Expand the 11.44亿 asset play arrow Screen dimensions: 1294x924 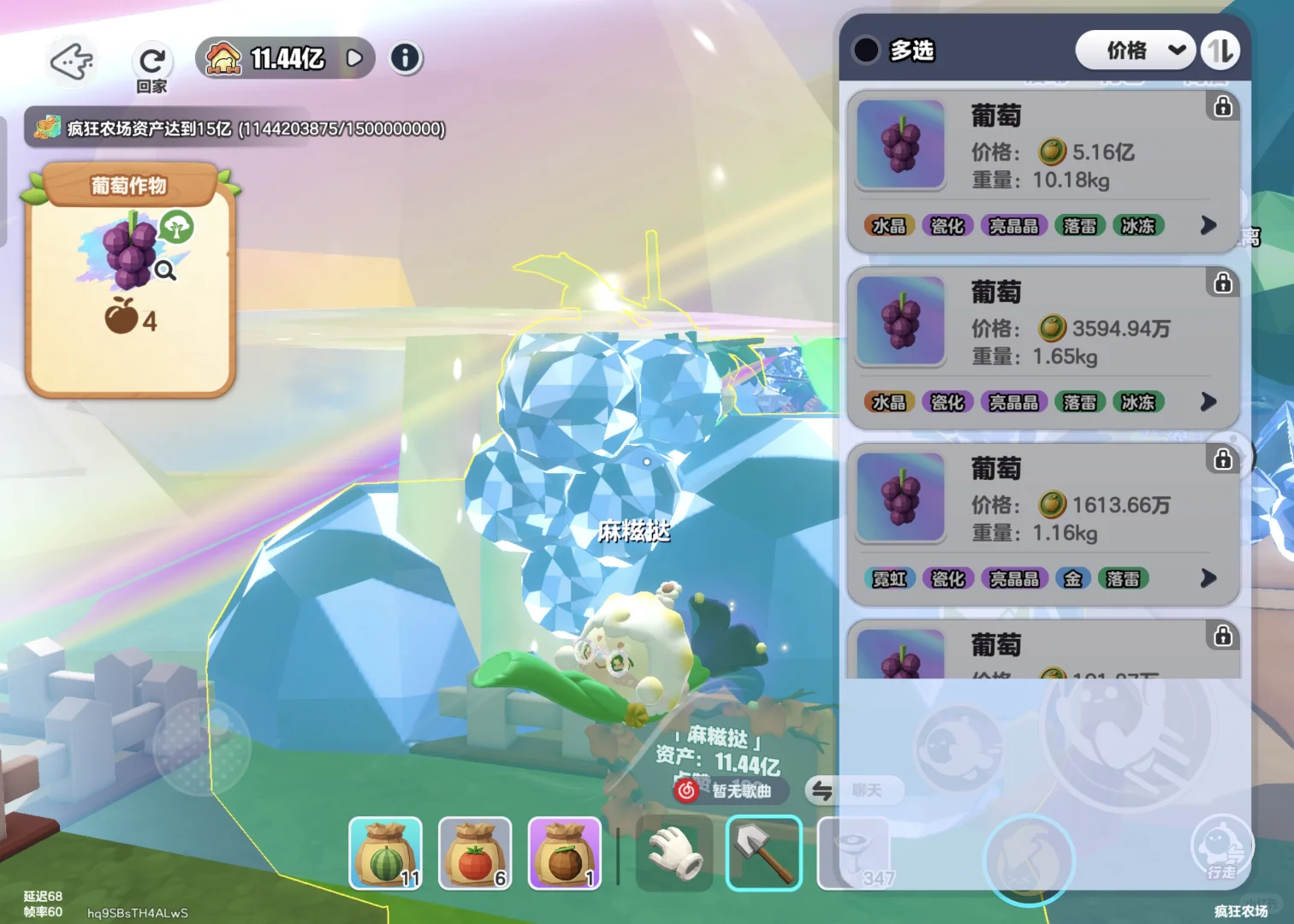point(354,58)
